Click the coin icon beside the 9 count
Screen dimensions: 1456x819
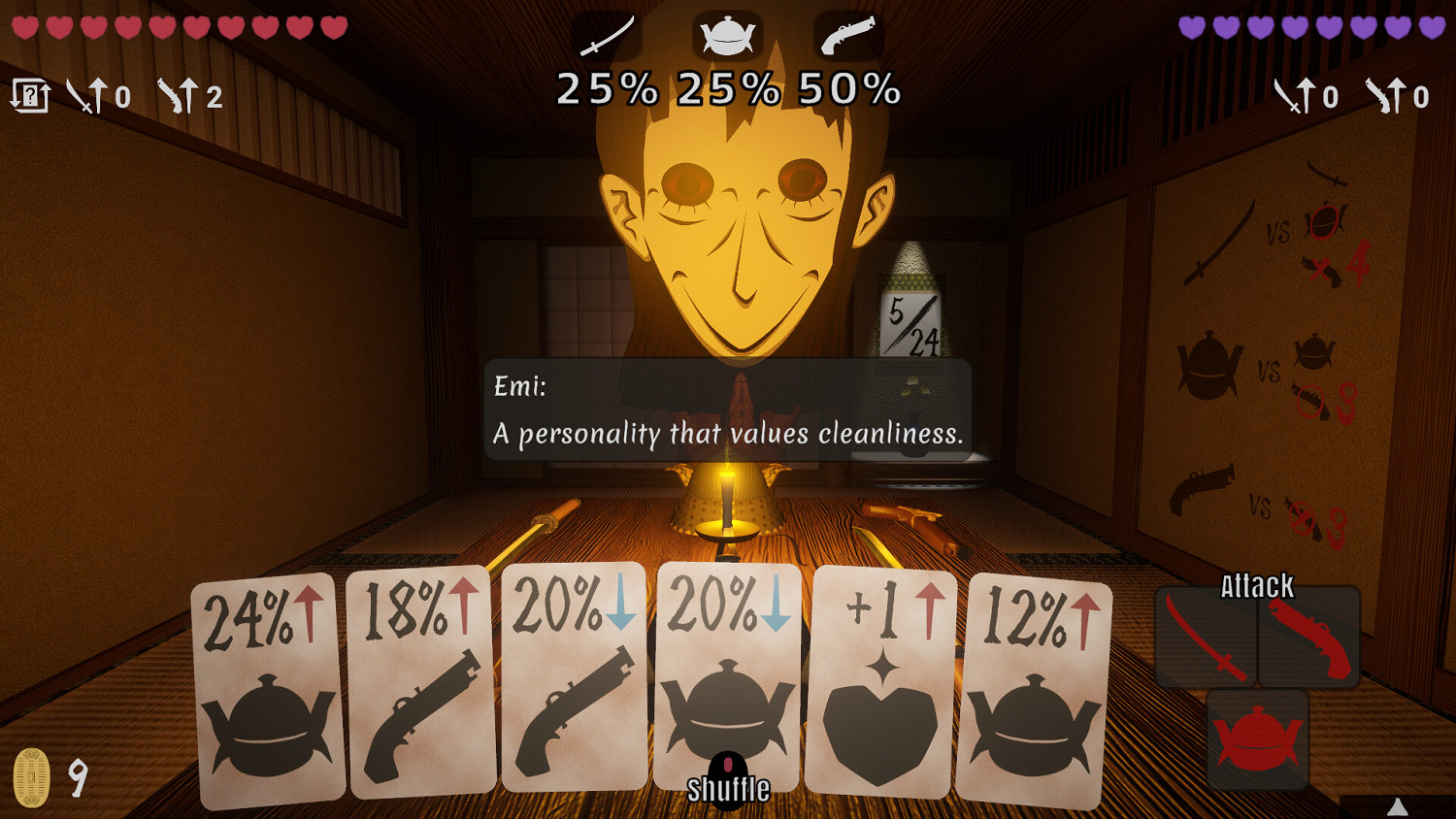[32, 776]
